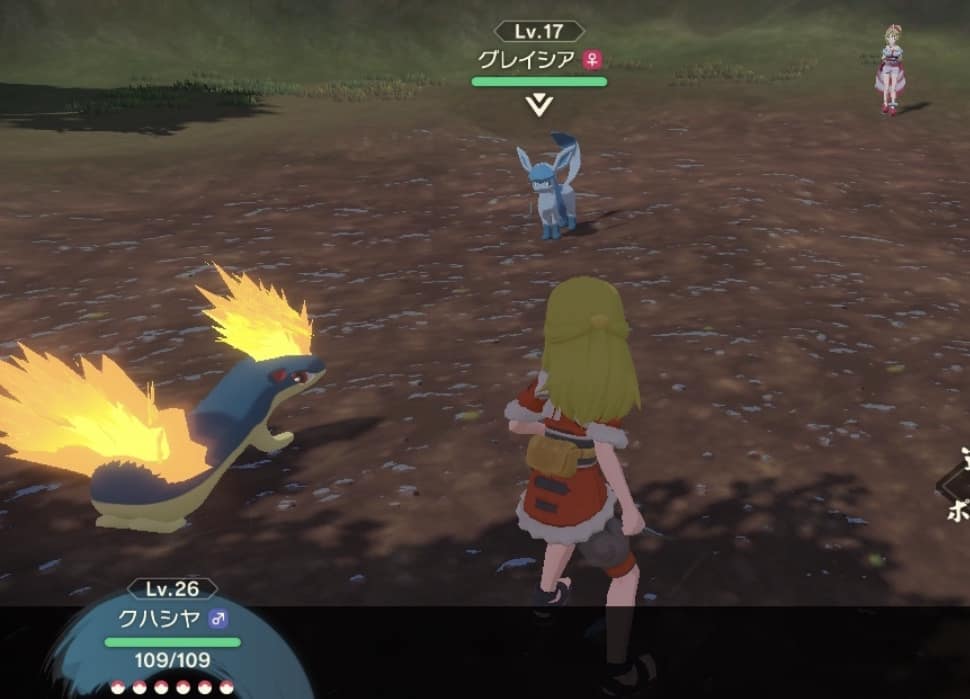Click the party Poké Ball row
The height and width of the screenshot is (699, 970).
point(172,687)
